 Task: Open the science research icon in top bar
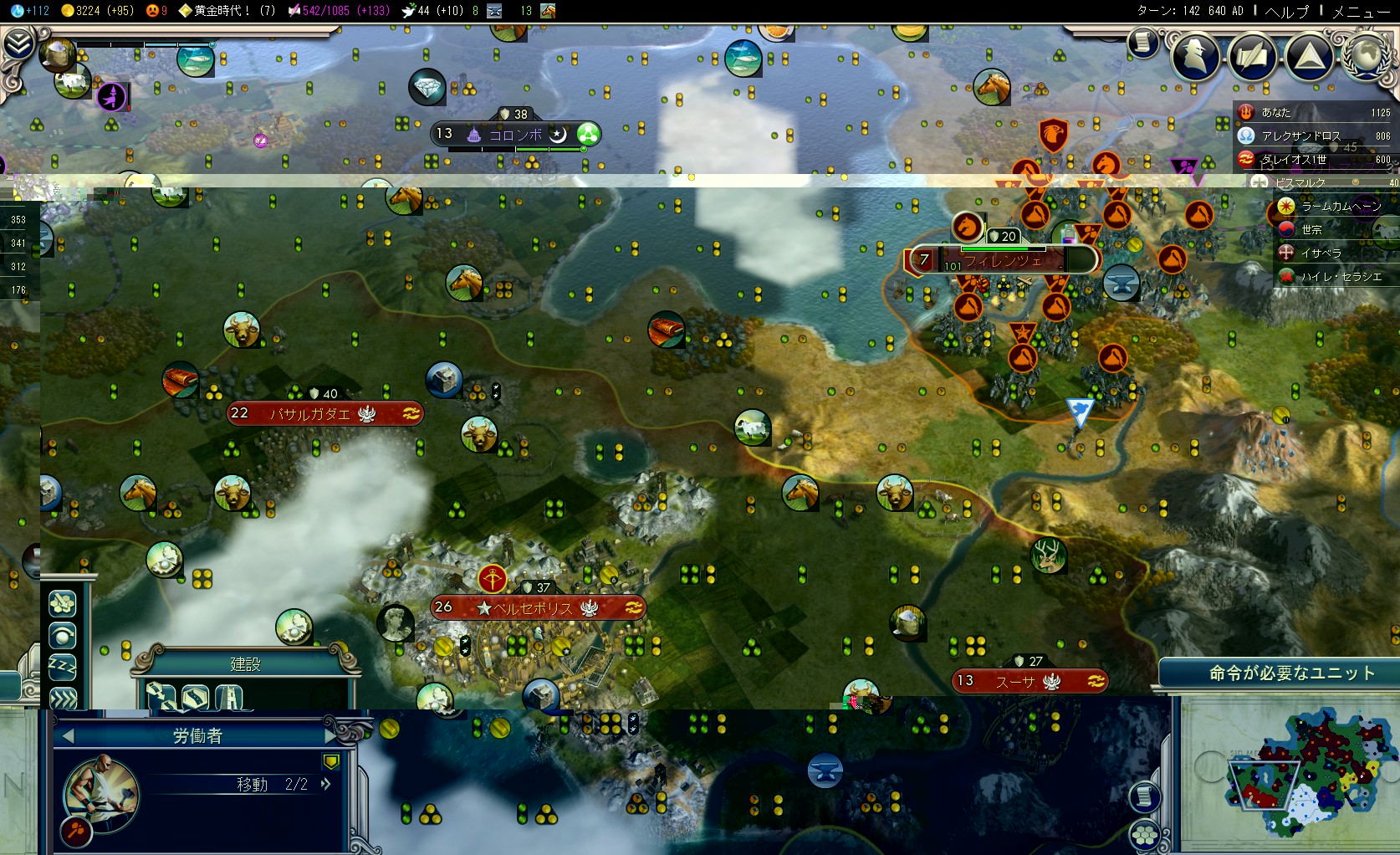tap(18, 11)
